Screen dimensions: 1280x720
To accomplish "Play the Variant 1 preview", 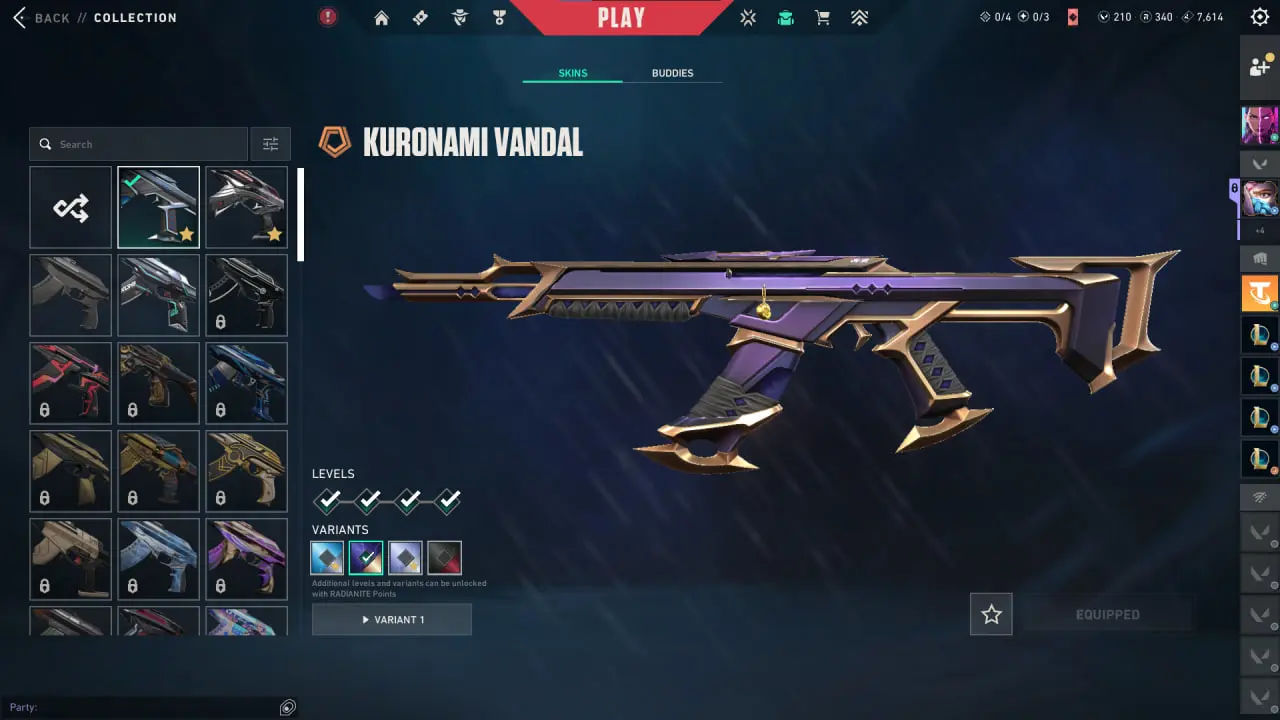I will 392,620.
